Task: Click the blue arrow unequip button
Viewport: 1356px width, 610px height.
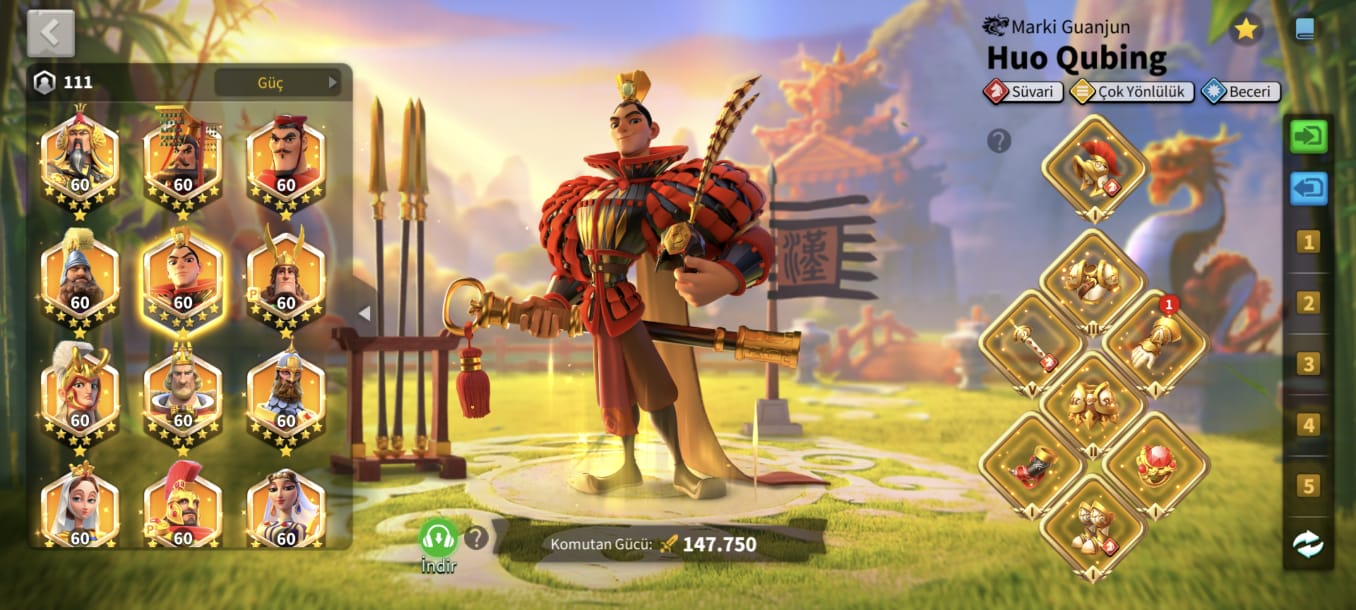Action: point(1308,187)
